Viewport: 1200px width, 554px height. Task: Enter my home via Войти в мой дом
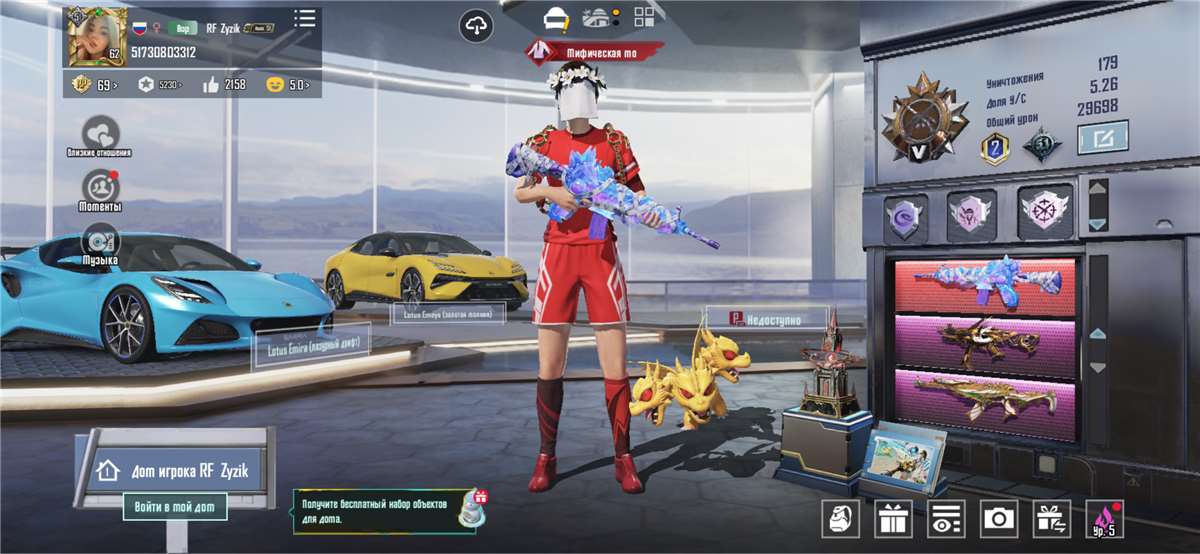(x=175, y=507)
